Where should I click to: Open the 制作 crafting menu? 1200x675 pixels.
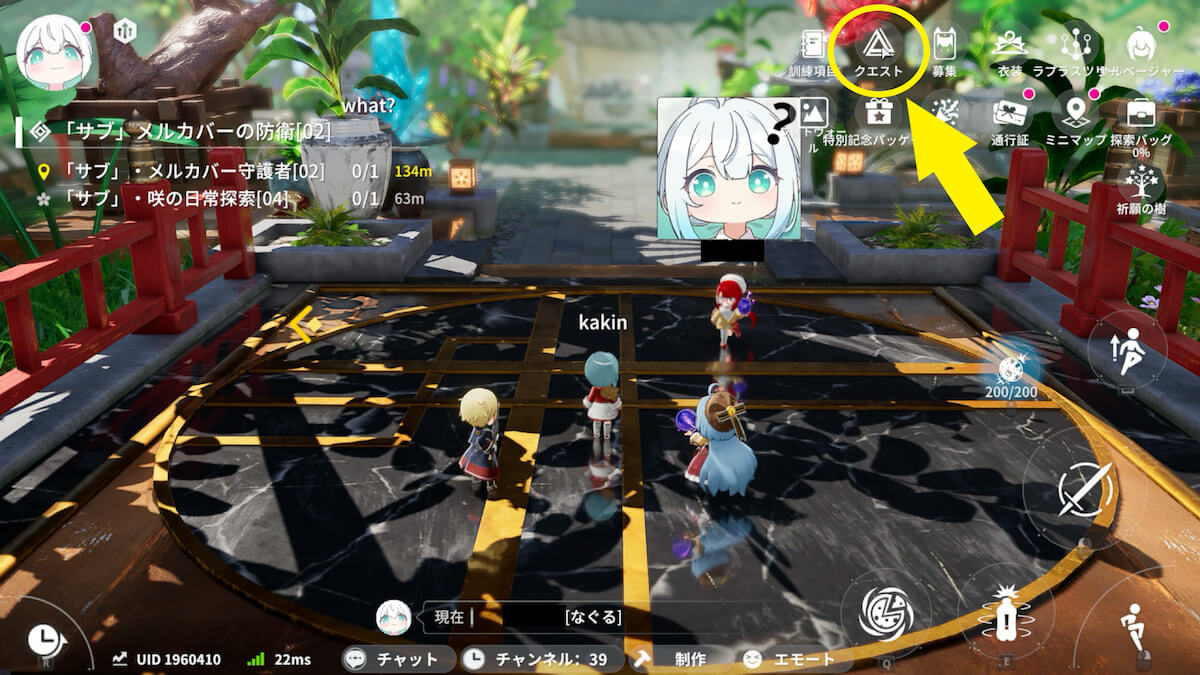pos(676,659)
